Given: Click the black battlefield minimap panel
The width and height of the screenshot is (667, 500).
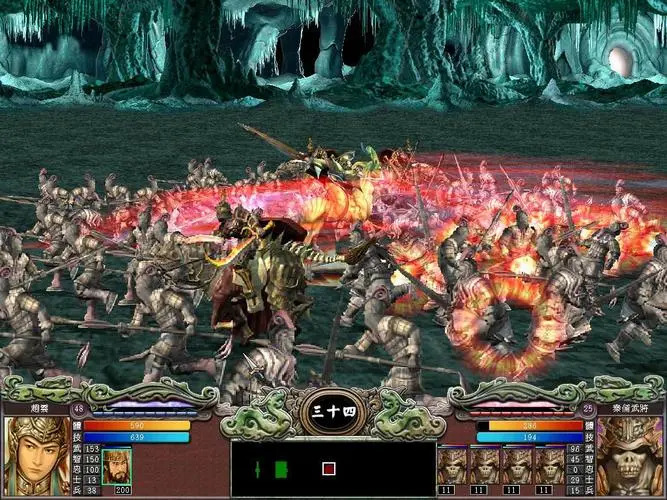Looking at the screenshot, I should [x=332, y=468].
